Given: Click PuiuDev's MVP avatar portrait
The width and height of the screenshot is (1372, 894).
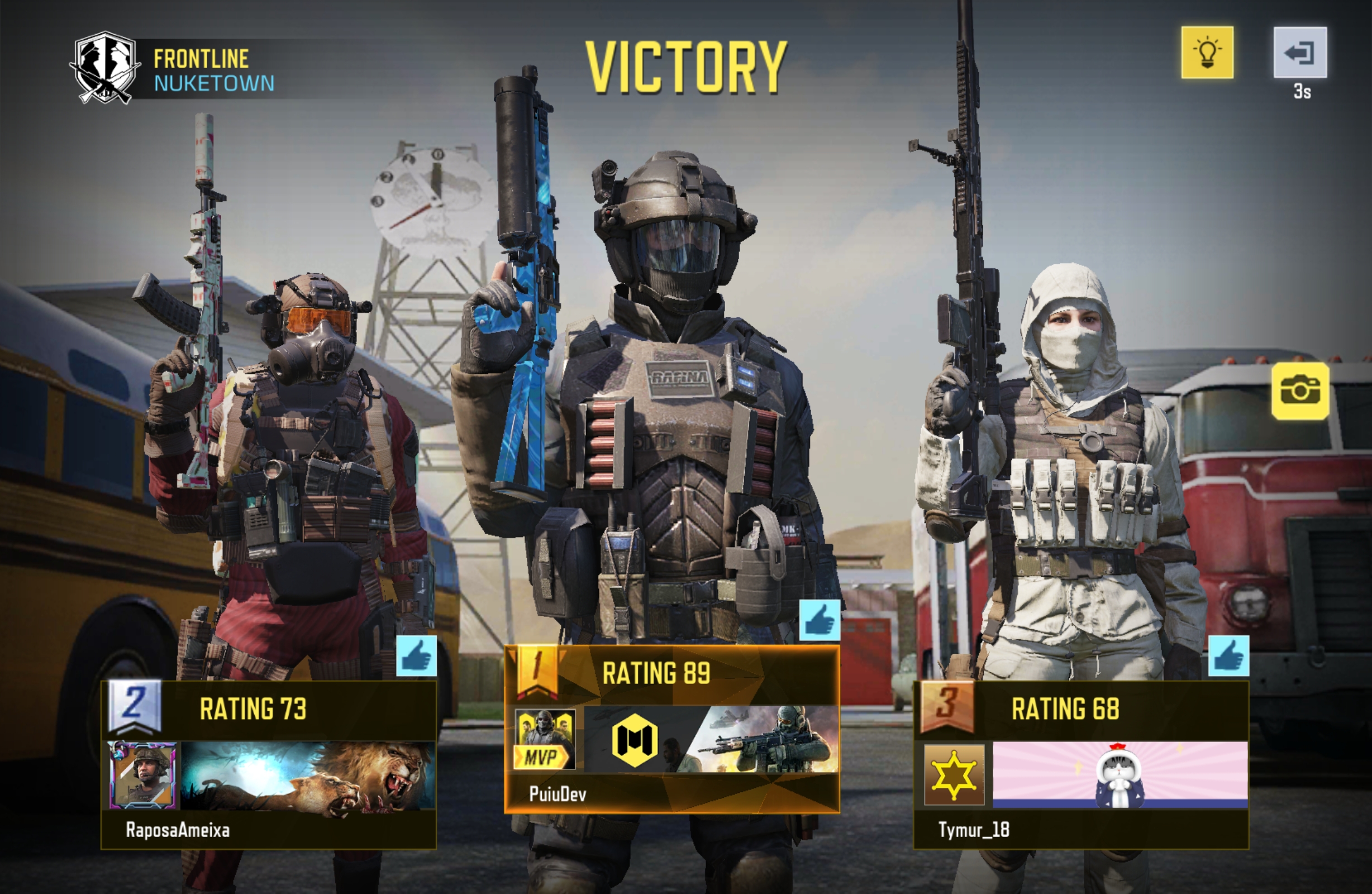Looking at the screenshot, I should (x=544, y=739).
